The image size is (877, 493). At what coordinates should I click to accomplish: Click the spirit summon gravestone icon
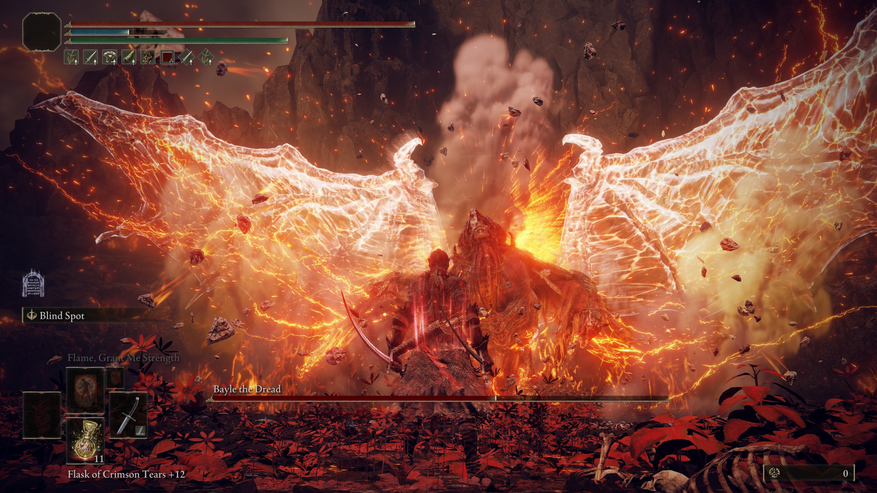pyautogui.click(x=33, y=284)
